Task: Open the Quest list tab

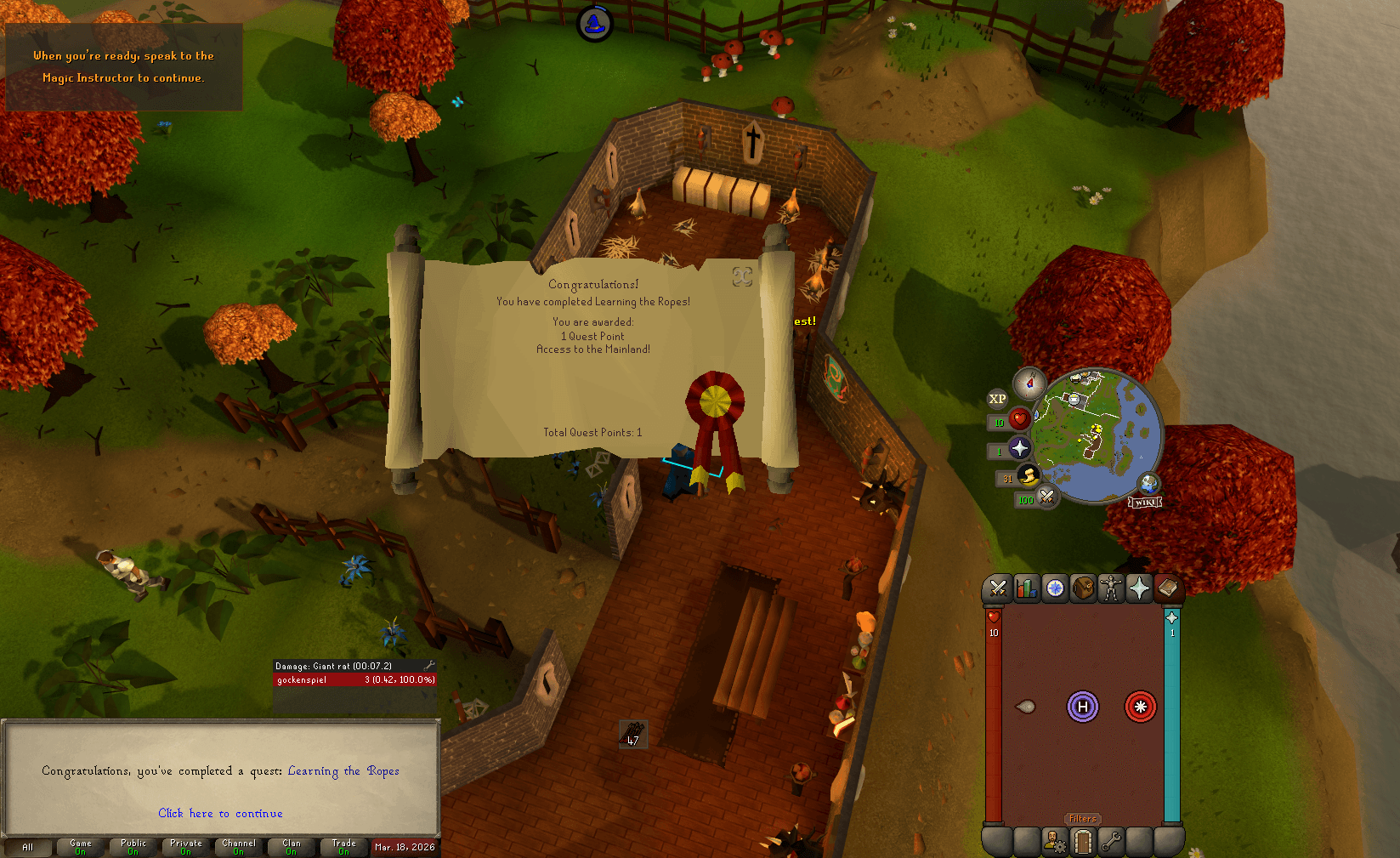Action: (x=1054, y=588)
